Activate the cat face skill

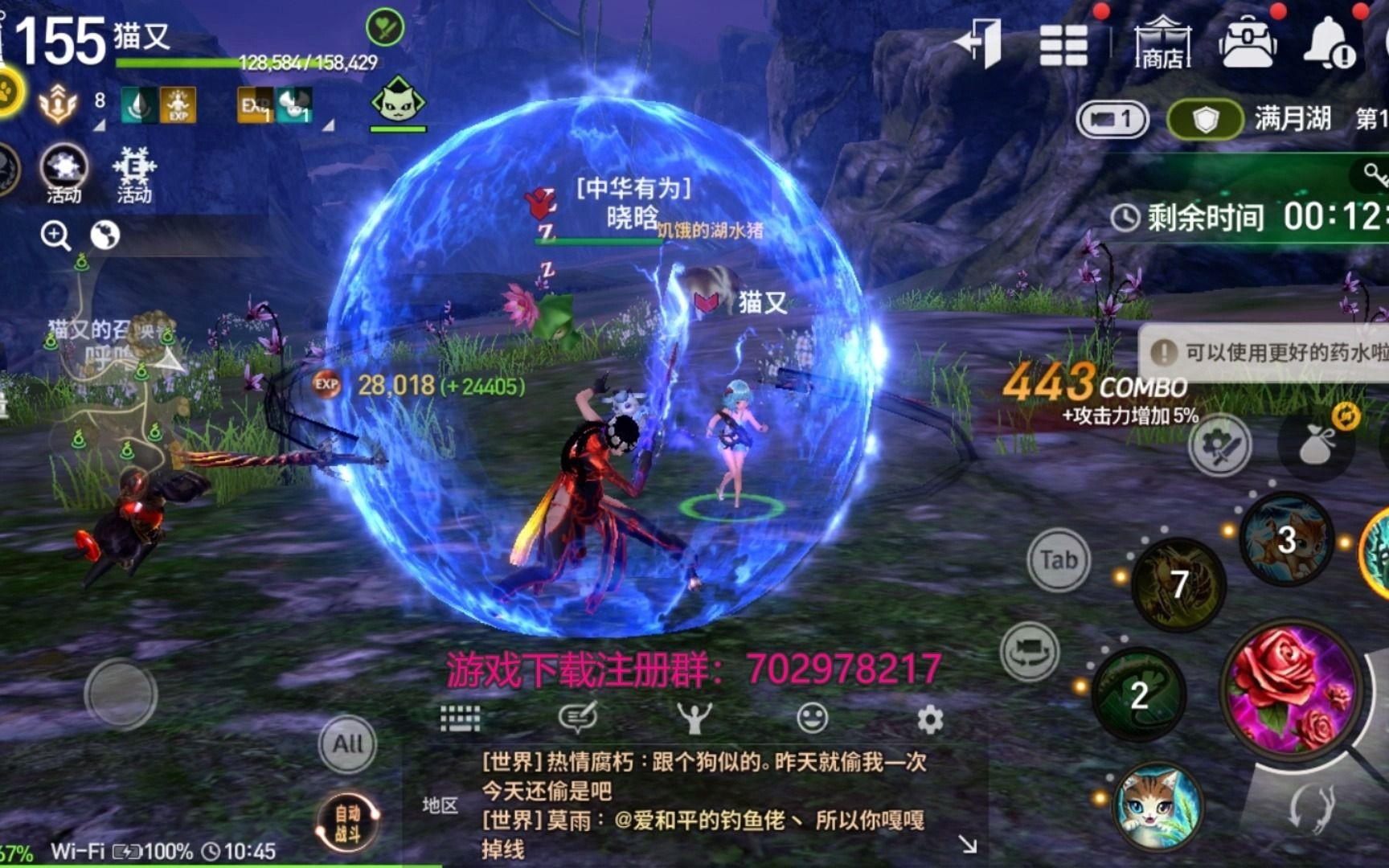coord(1157,805)
